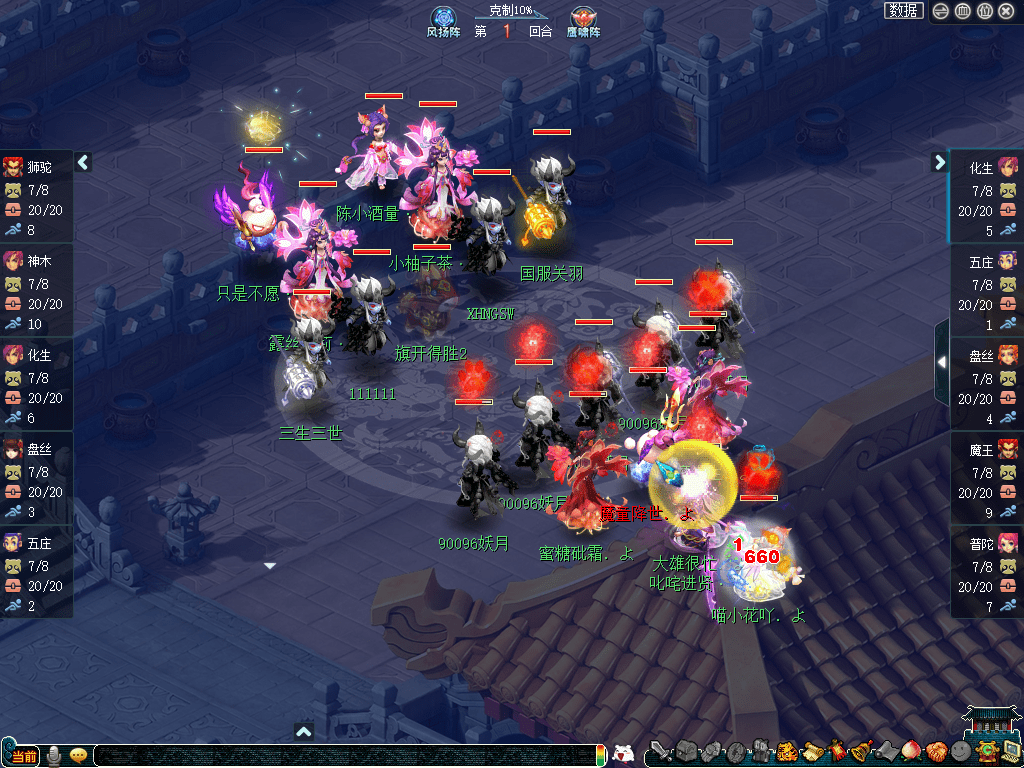1024x768 pixels.
Task: Open the sword attack icon in toolbar
Action: point(659,751)
